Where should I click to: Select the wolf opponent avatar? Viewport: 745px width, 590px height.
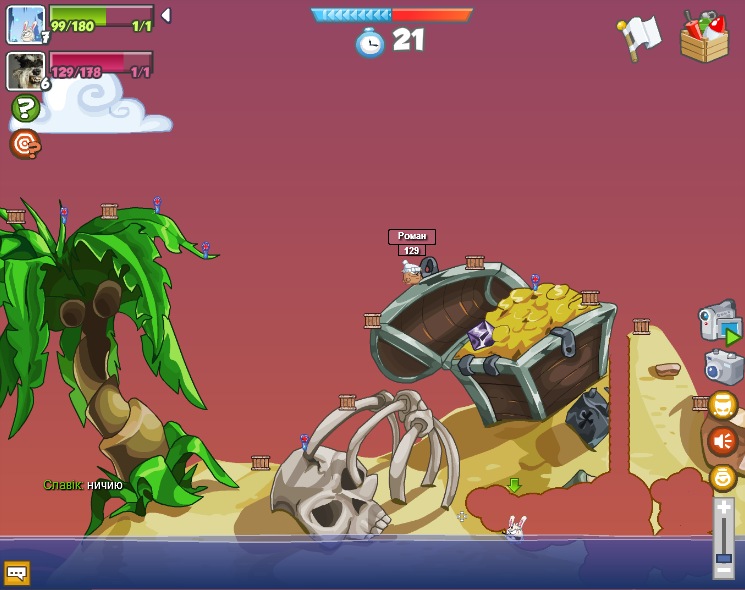pyautogui.click(x=26, y=70)
